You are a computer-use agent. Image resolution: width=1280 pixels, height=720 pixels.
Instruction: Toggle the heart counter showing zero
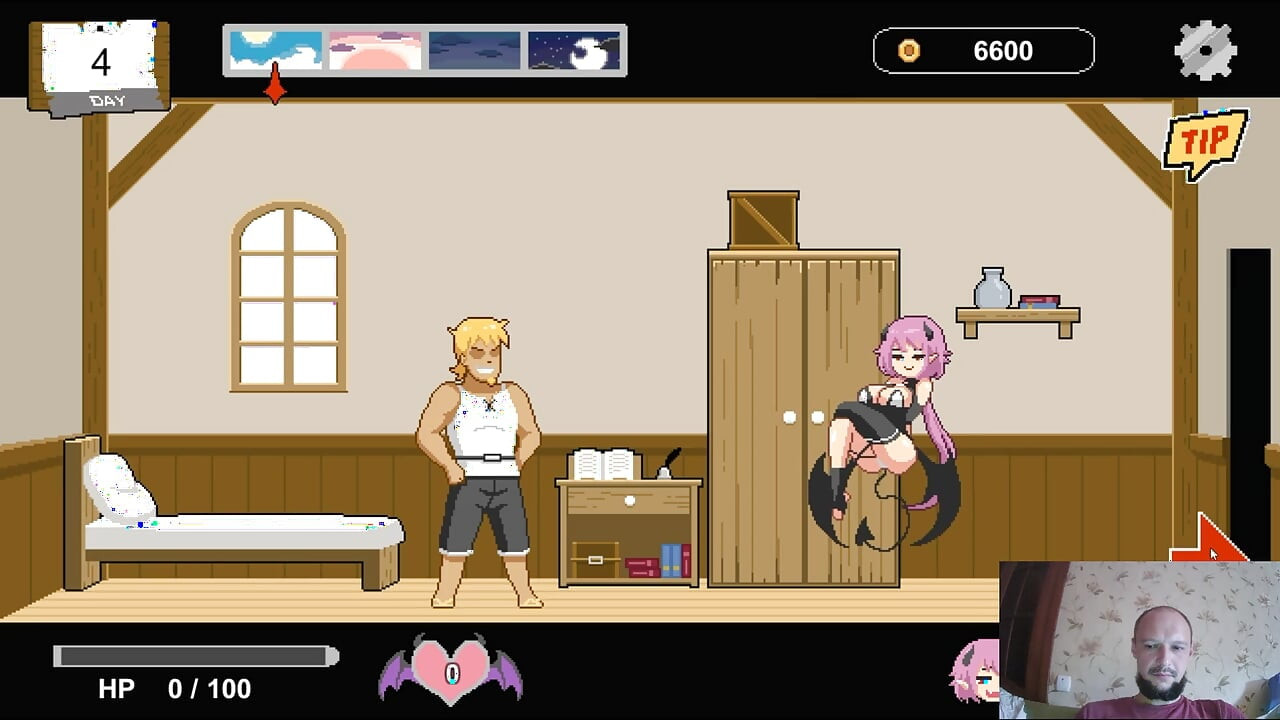click(x=449, y=674)
